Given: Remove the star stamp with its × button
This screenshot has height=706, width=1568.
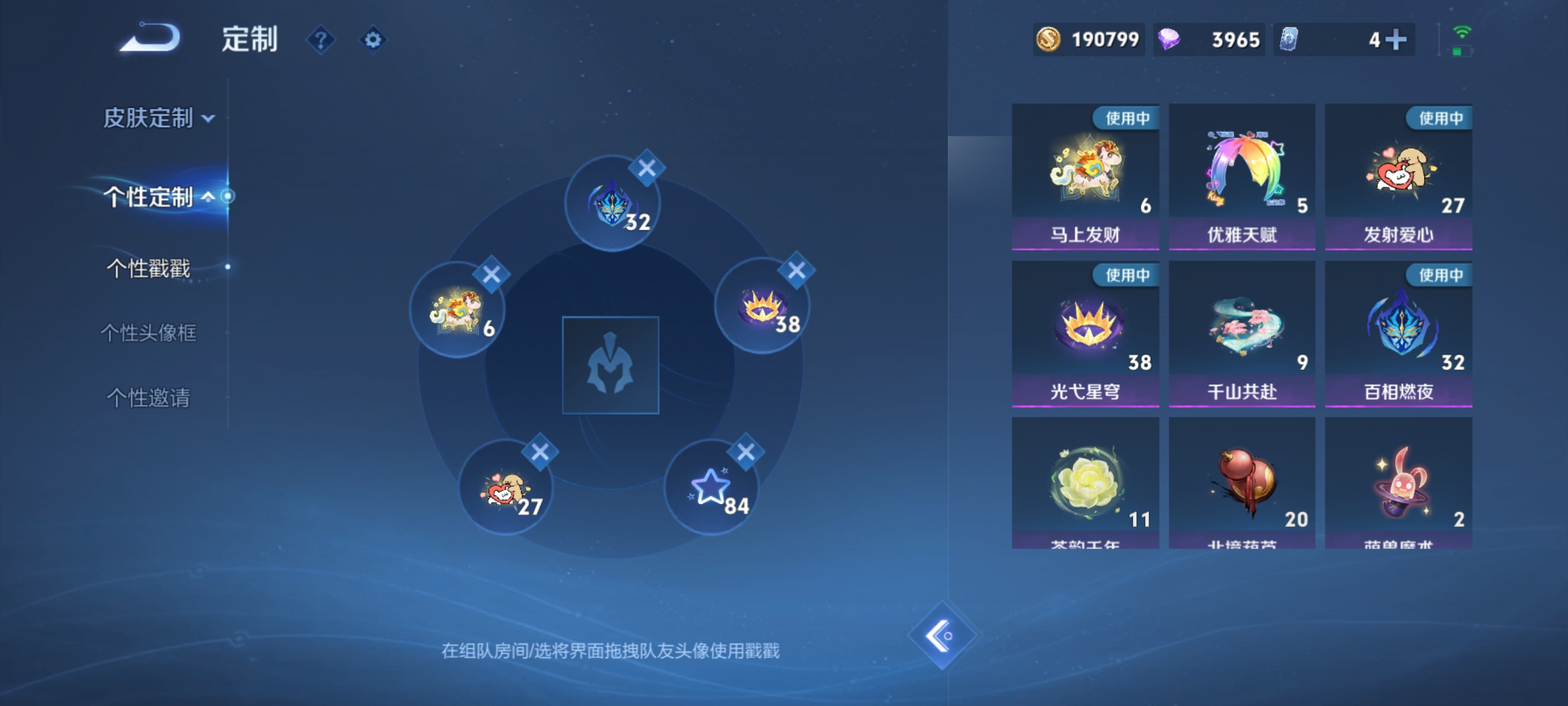Looking at the screenshot, I should pos(744,453).
